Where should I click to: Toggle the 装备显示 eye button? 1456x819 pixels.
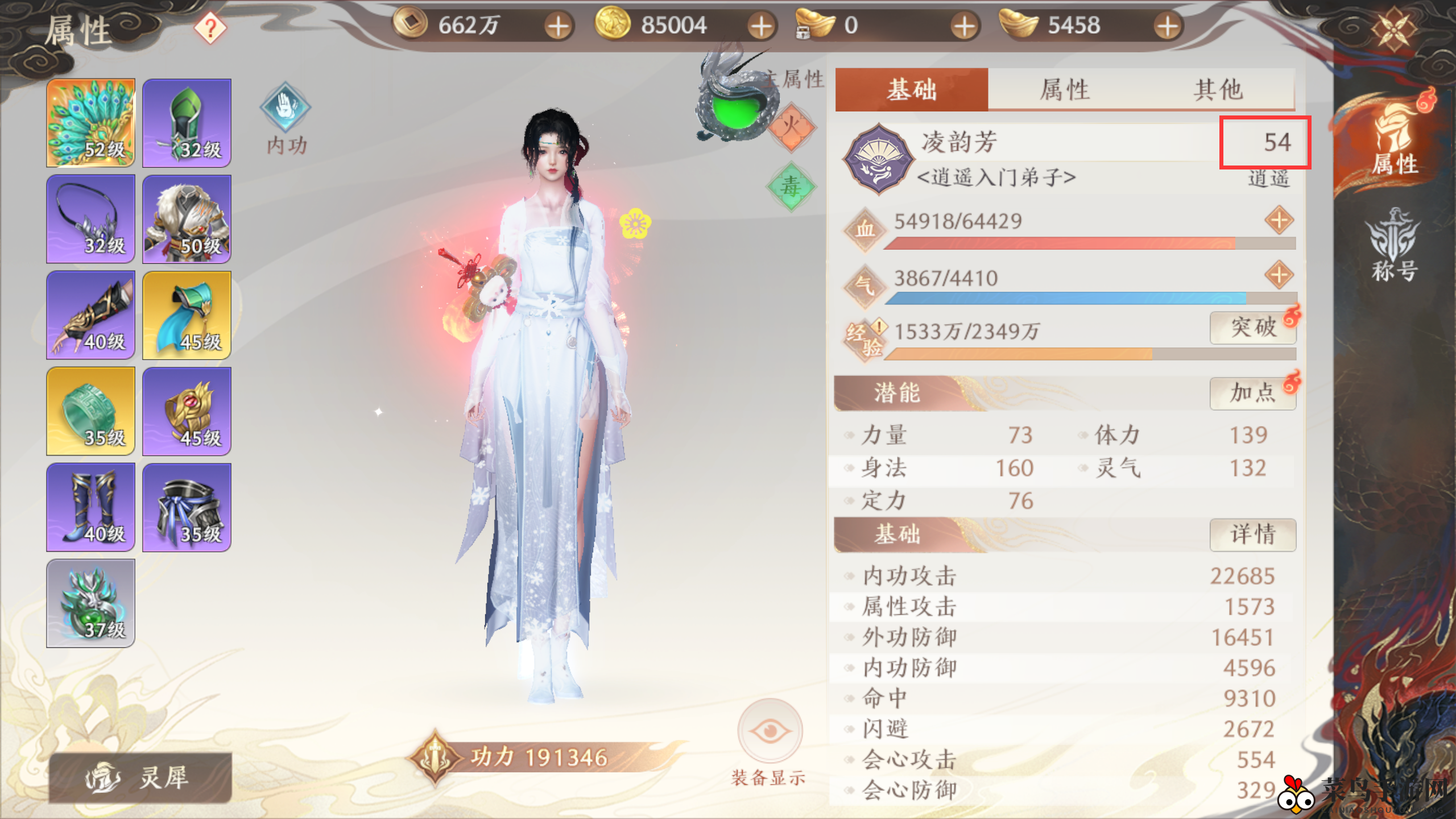(770, 731)
